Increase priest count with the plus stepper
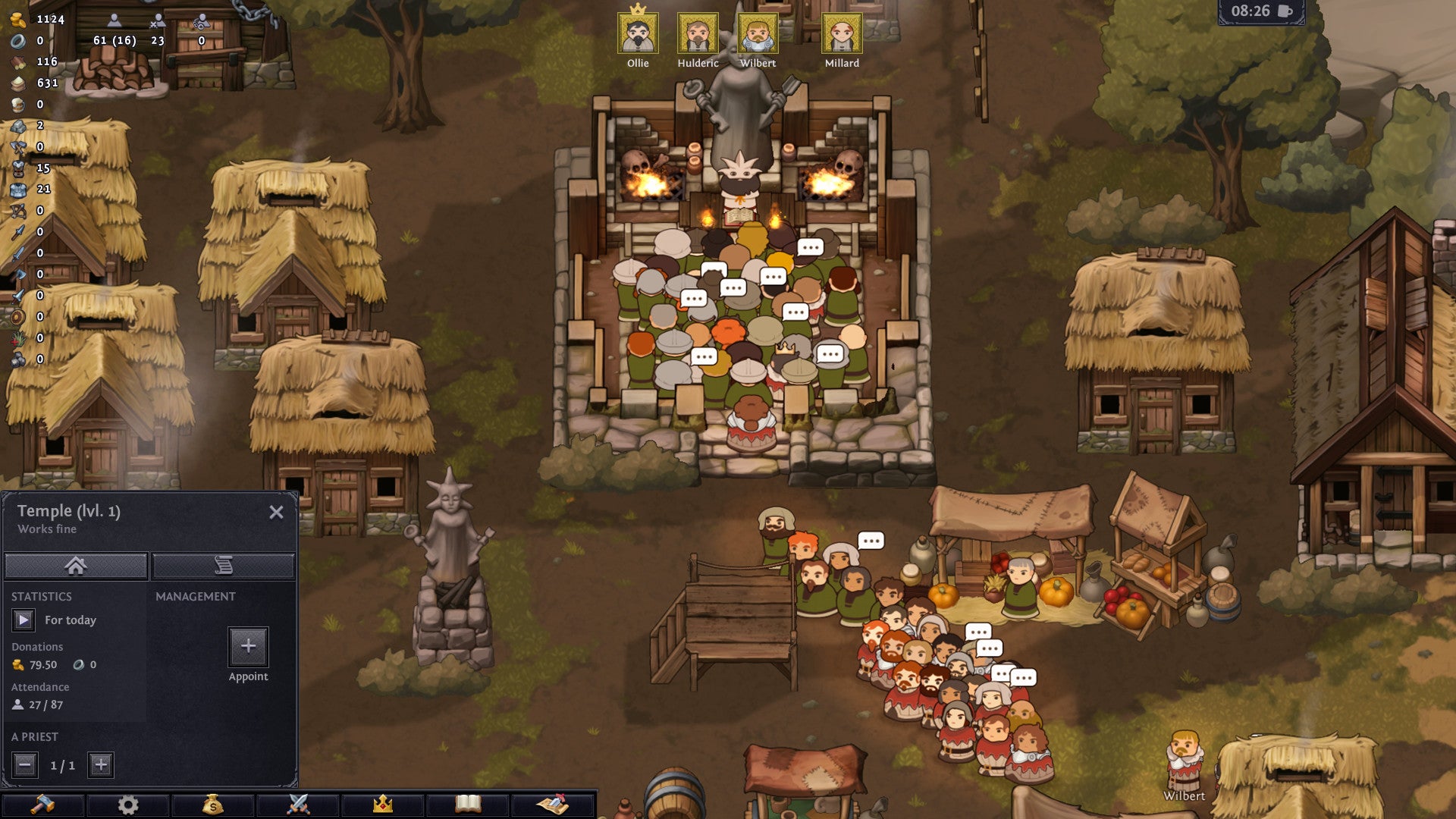 coord(101,766)
